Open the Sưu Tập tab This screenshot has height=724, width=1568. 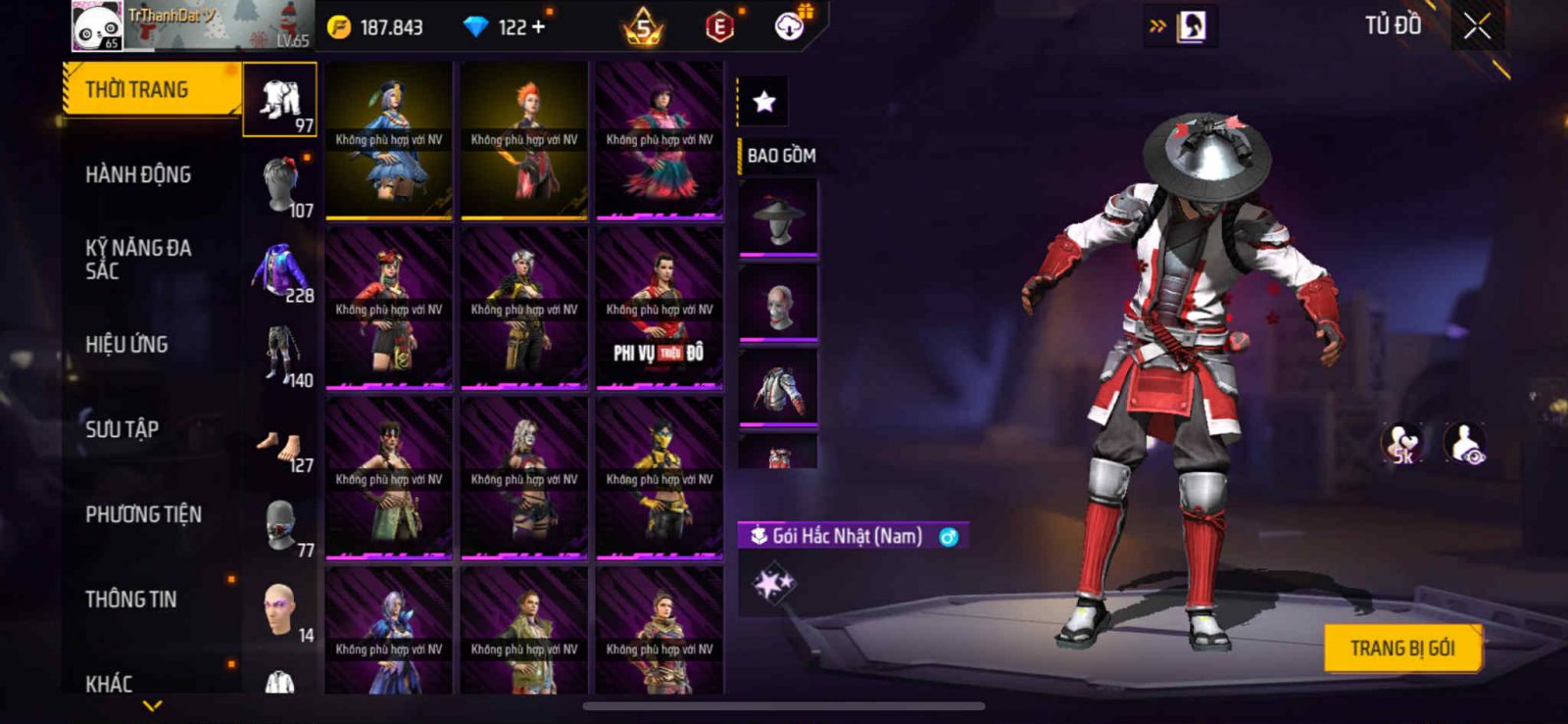click(122, 429)
